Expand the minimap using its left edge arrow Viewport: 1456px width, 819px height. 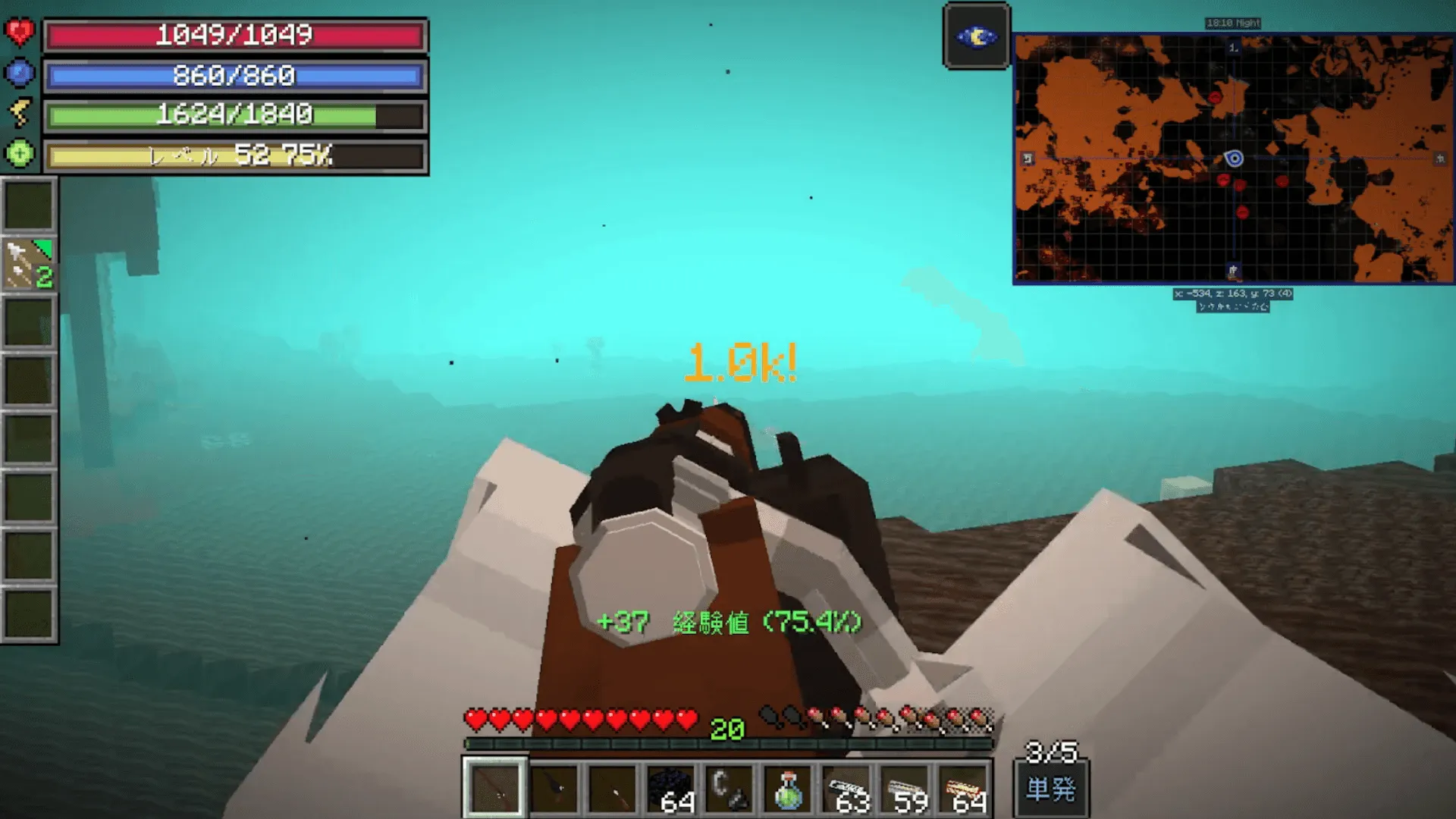1027,158
